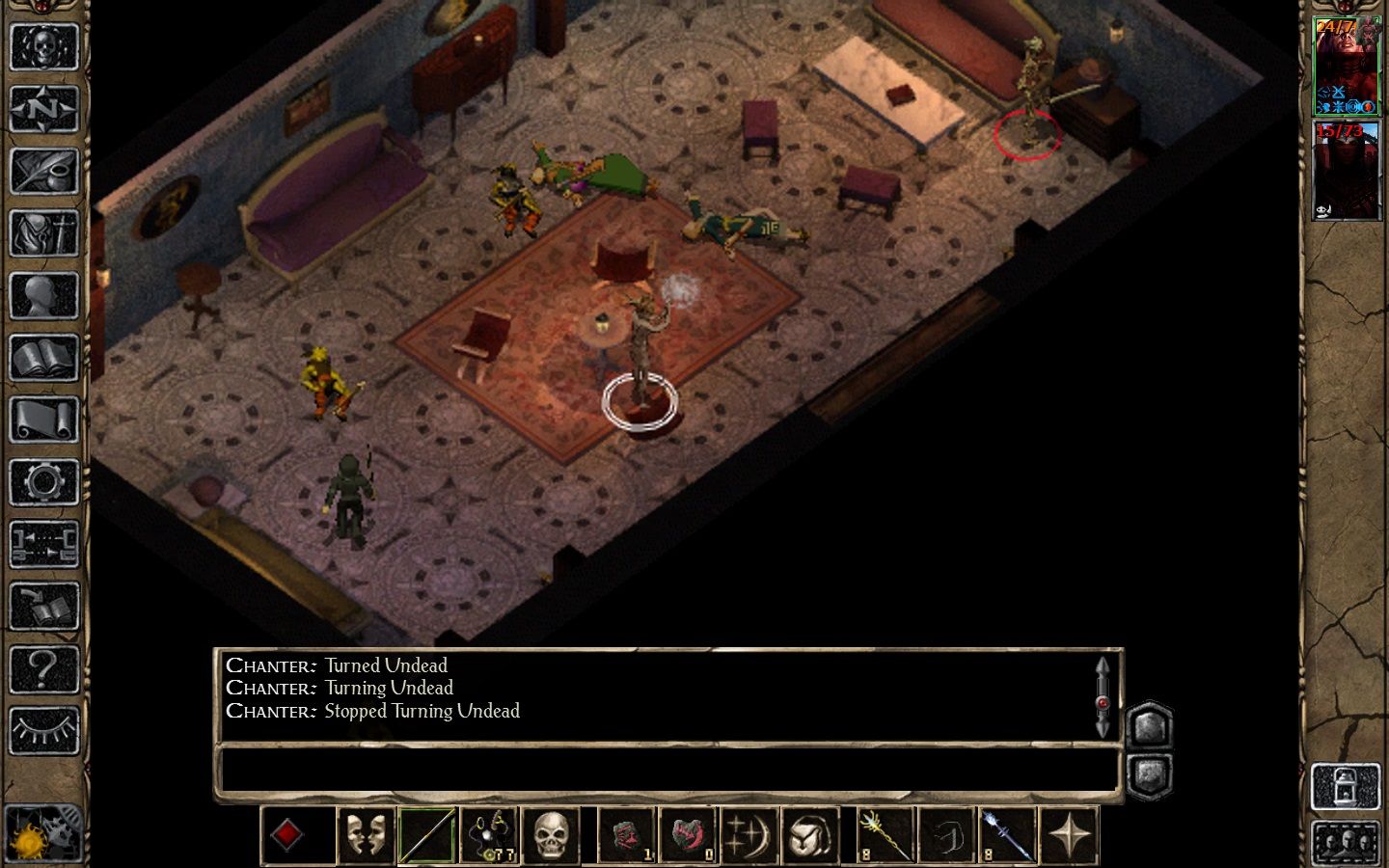Hide the interface with the closed eye button
Image resolution: width=1389 pixels, height=868 pixels.
tap(43, 730)
